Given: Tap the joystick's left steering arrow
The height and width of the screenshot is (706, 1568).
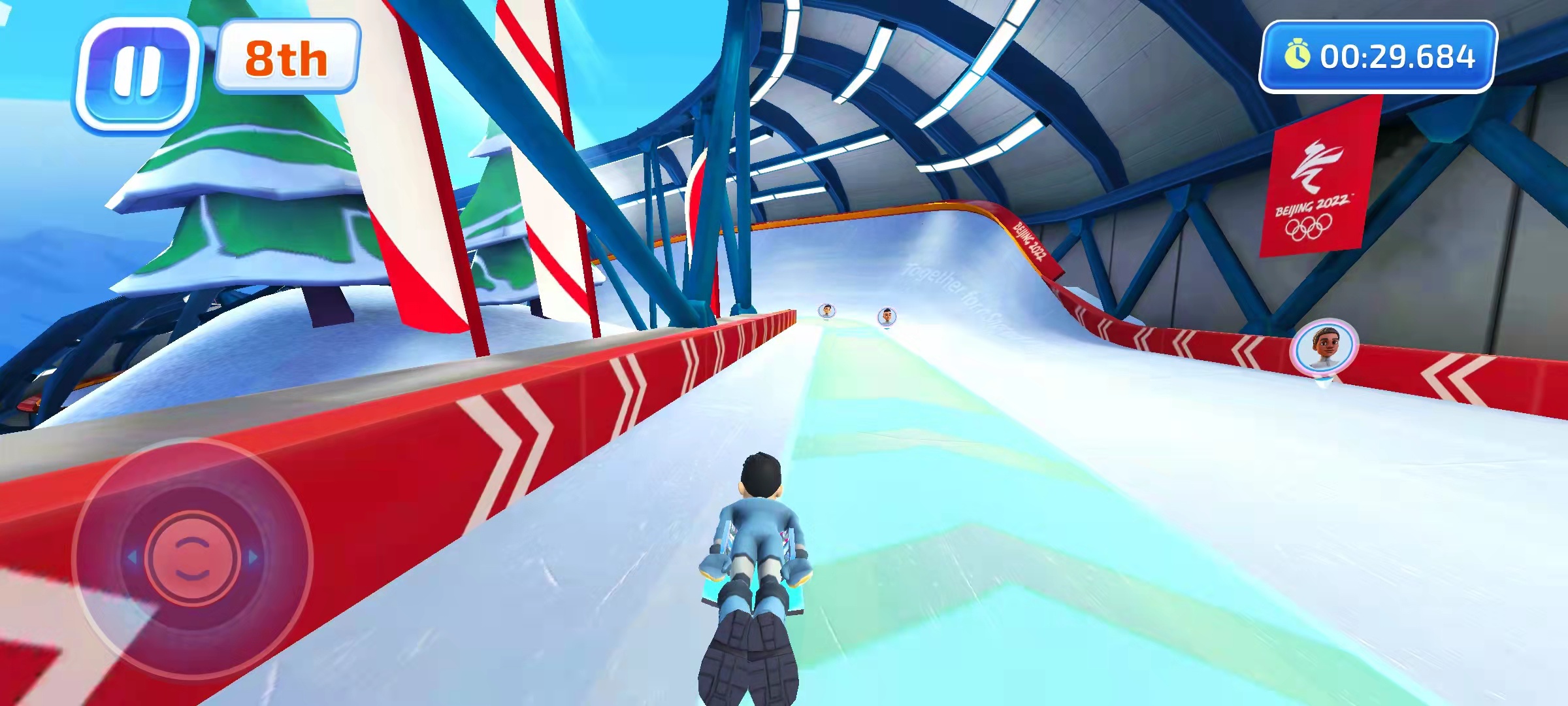Looking at the screenshot, I should (132, 558).
